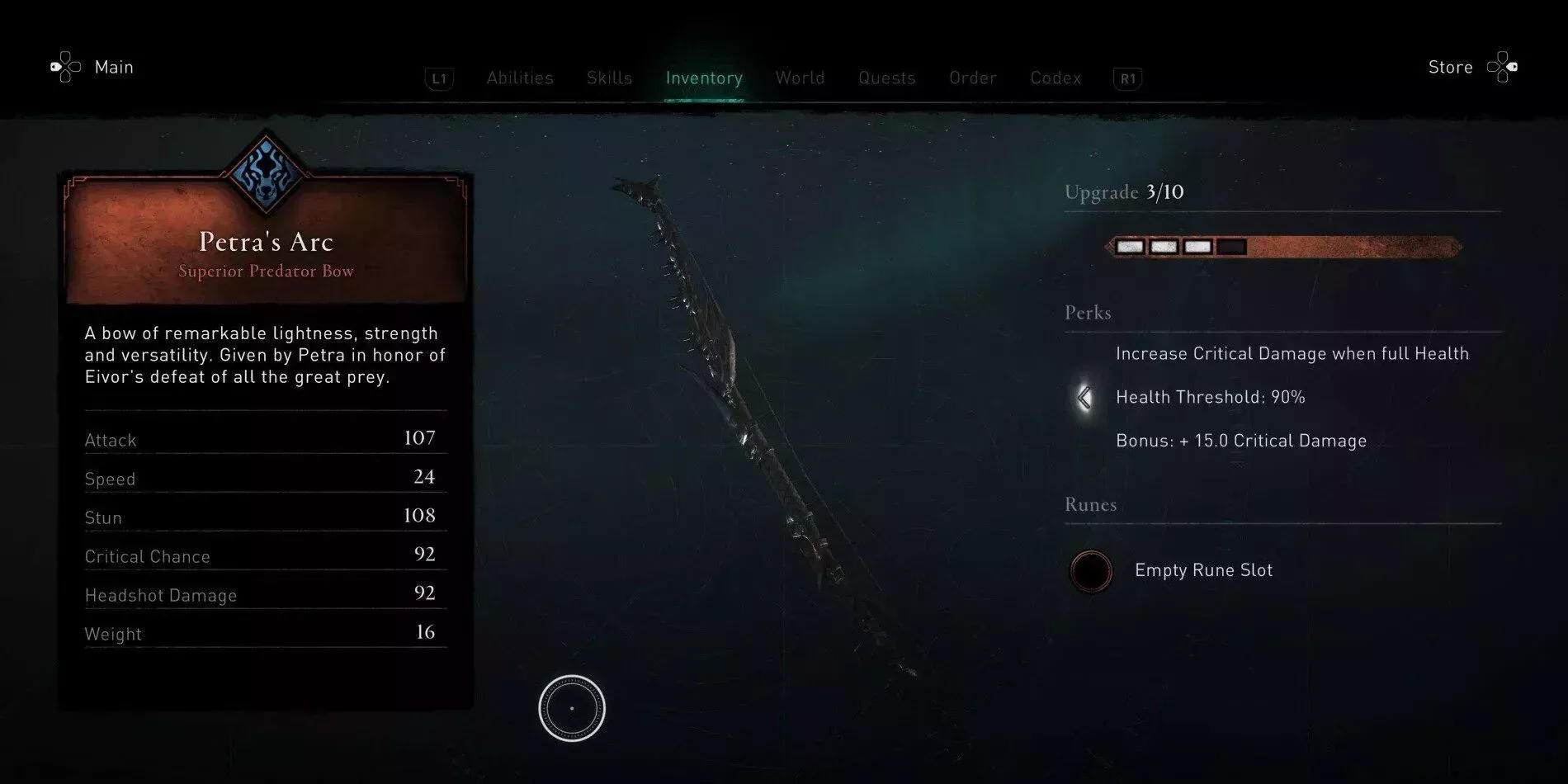
Task: Switch to the Abilities tab
Action: pos(519,78)
